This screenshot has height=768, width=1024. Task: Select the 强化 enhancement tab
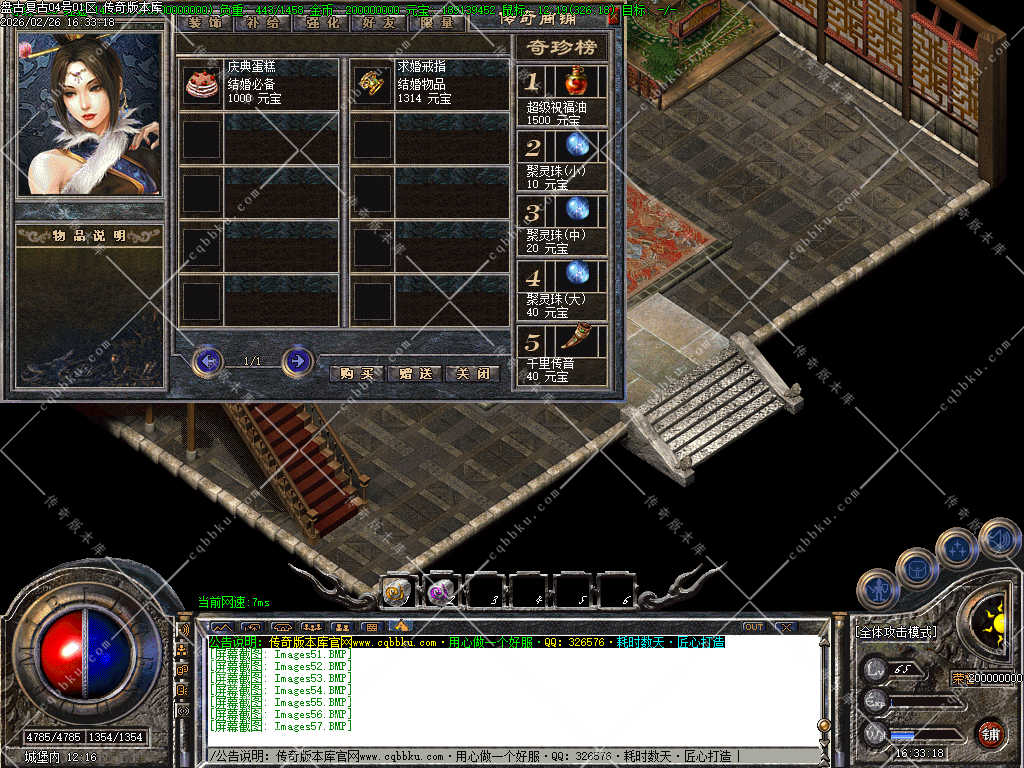tap(321, 22)
